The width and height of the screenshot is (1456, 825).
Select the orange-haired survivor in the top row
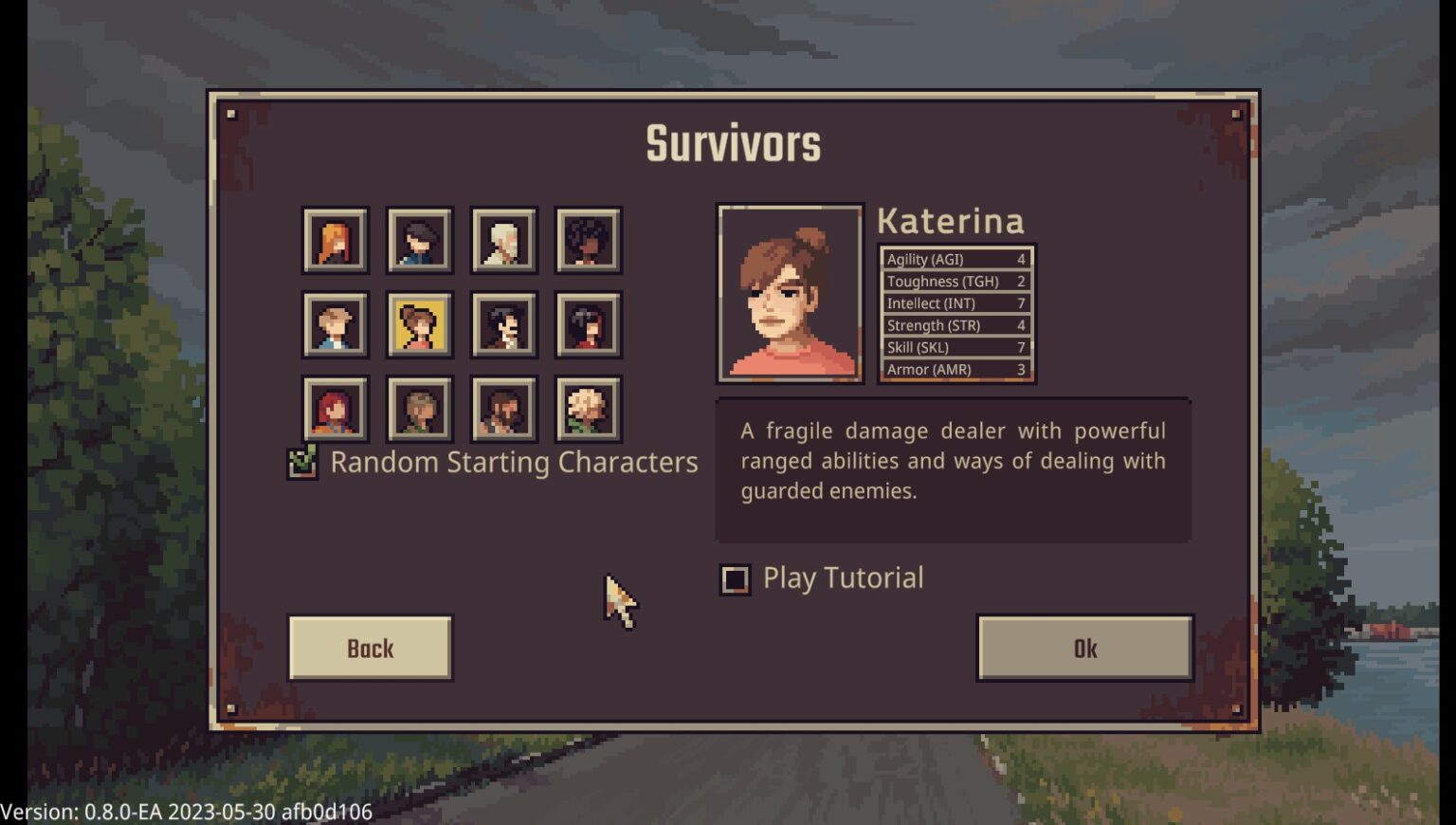click(x=334, y=238)
